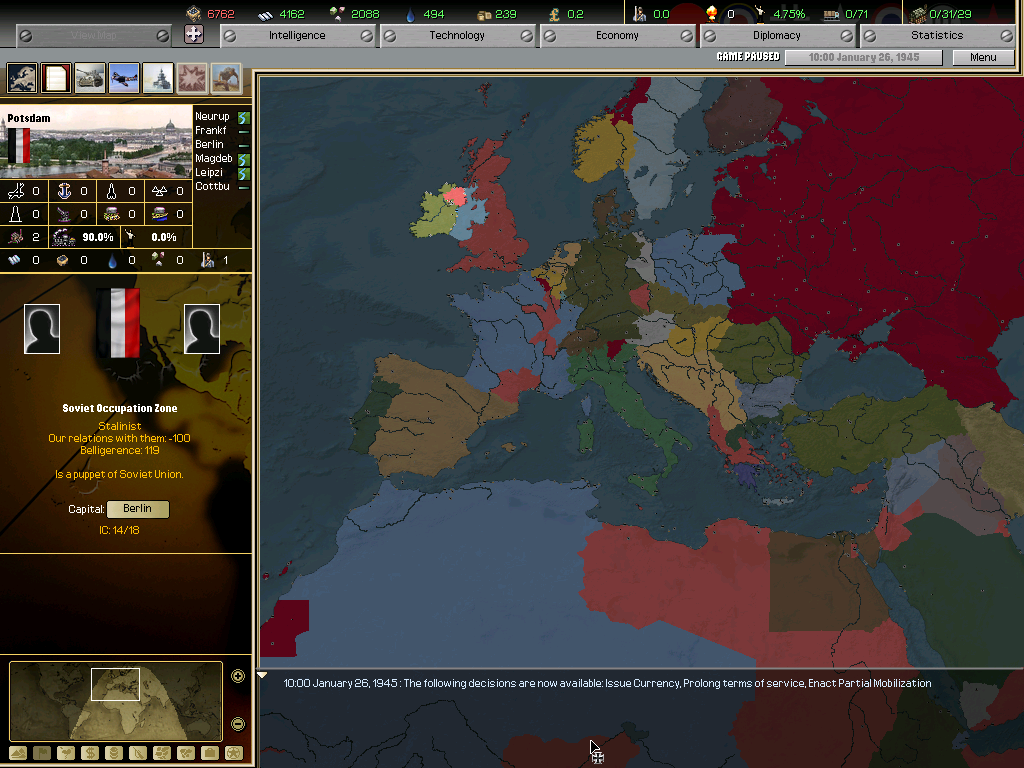1024x768 pixels.
Task: Open the Intelligence screen
Action: (297, 35)
